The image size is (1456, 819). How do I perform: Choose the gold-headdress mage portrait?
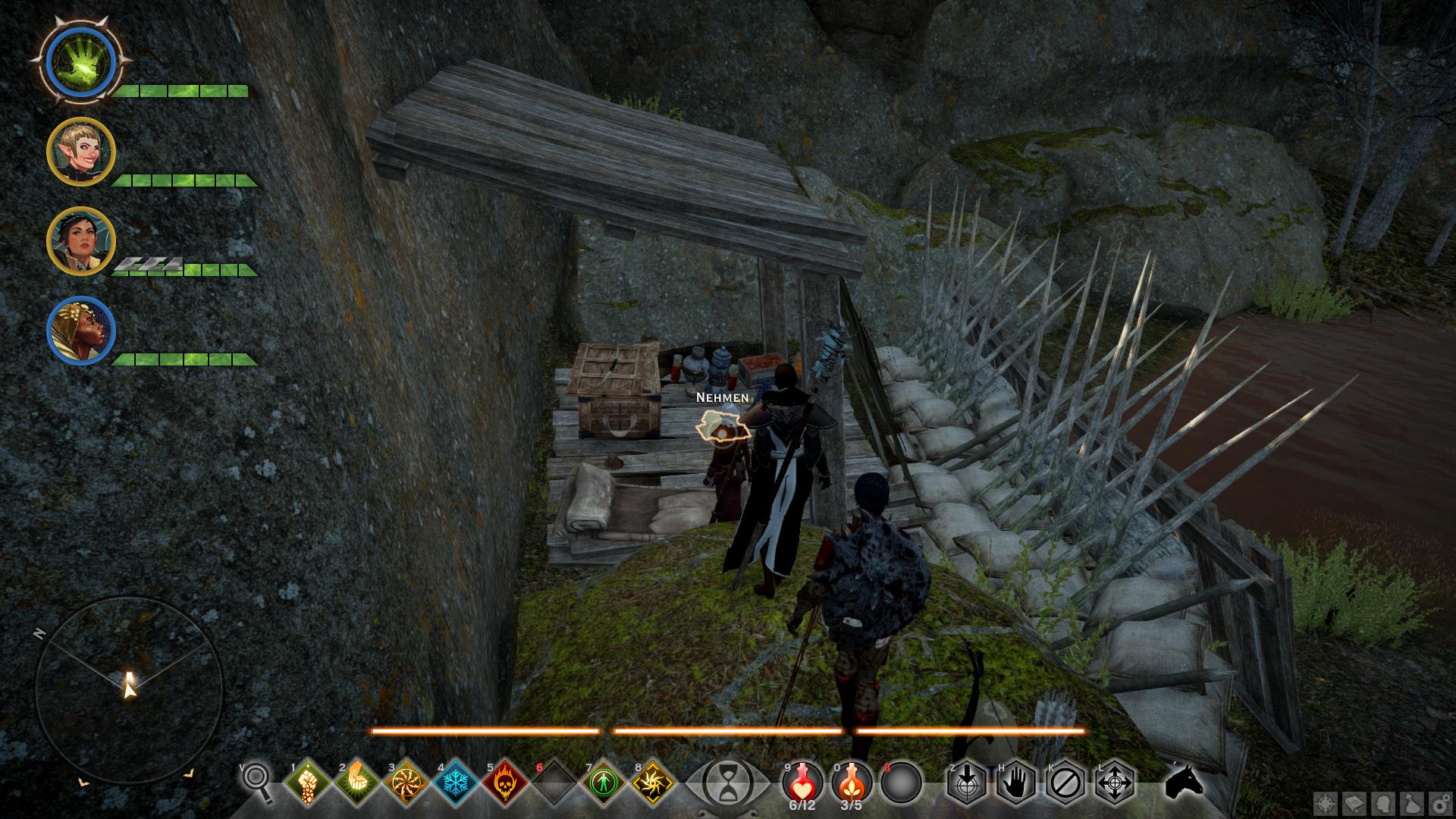(x=80, y=331)
